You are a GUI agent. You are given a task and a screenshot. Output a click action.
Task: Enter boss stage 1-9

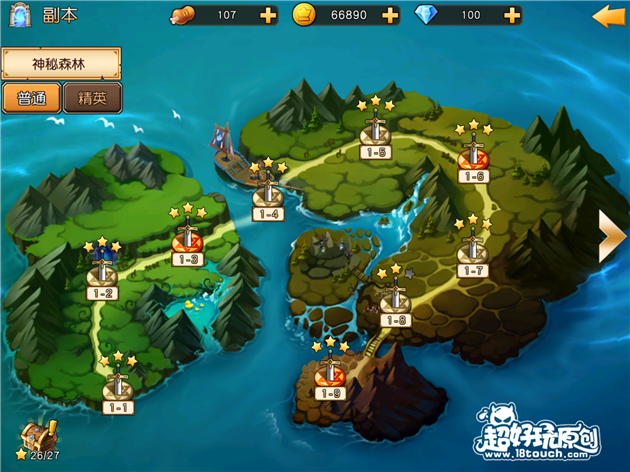328,374
